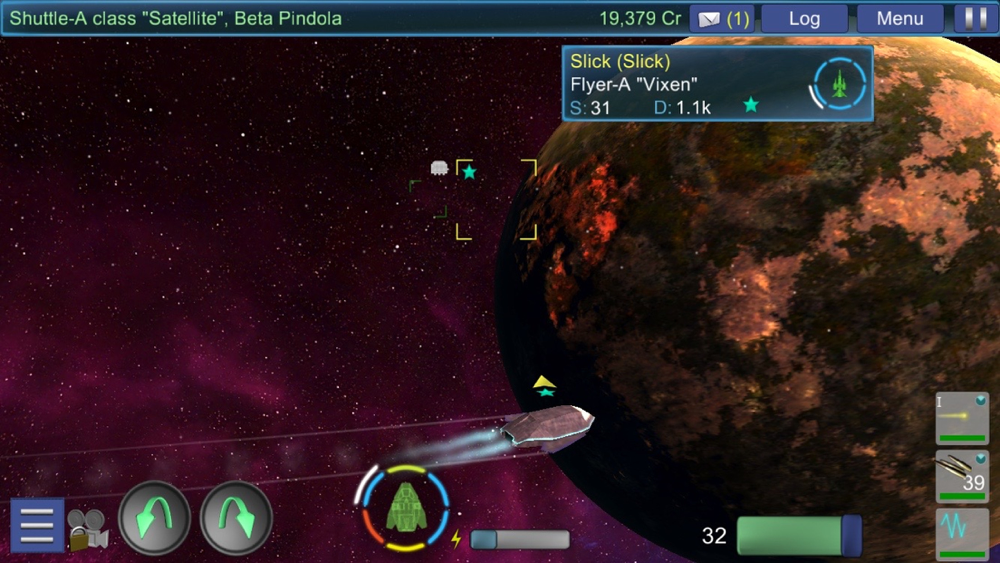Pause the game
This screenshot has width=1000, height=563.
tap(969, 19)
